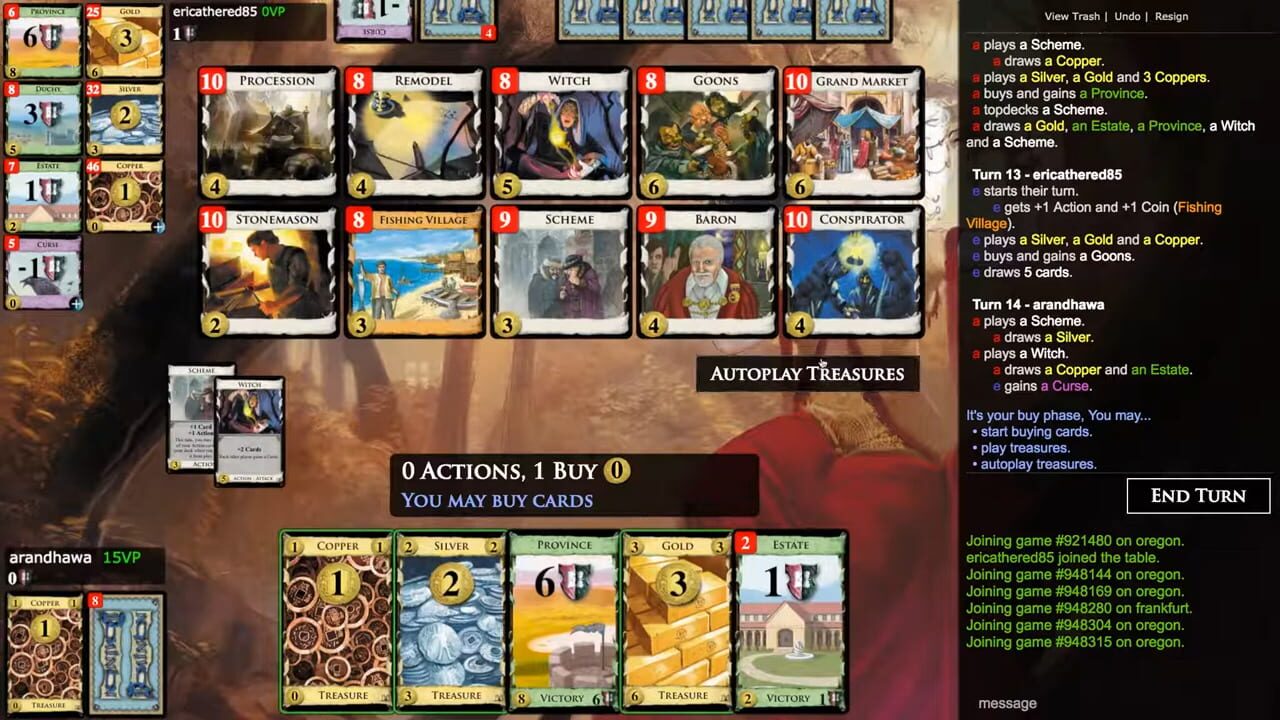Select the Remodel card pile

pos(414,130)
